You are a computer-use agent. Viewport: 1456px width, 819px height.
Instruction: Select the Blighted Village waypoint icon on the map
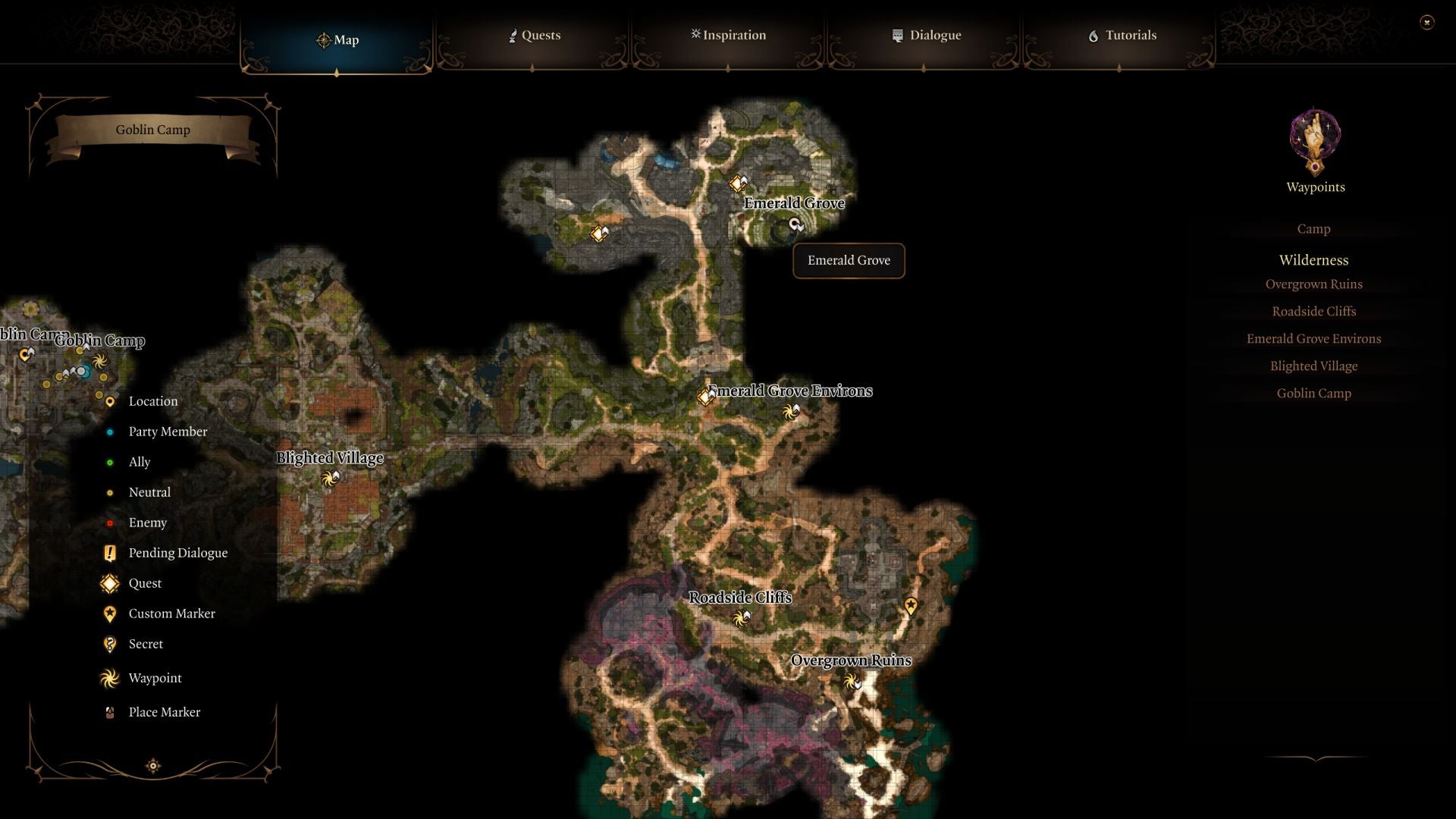tap(329, 479)
